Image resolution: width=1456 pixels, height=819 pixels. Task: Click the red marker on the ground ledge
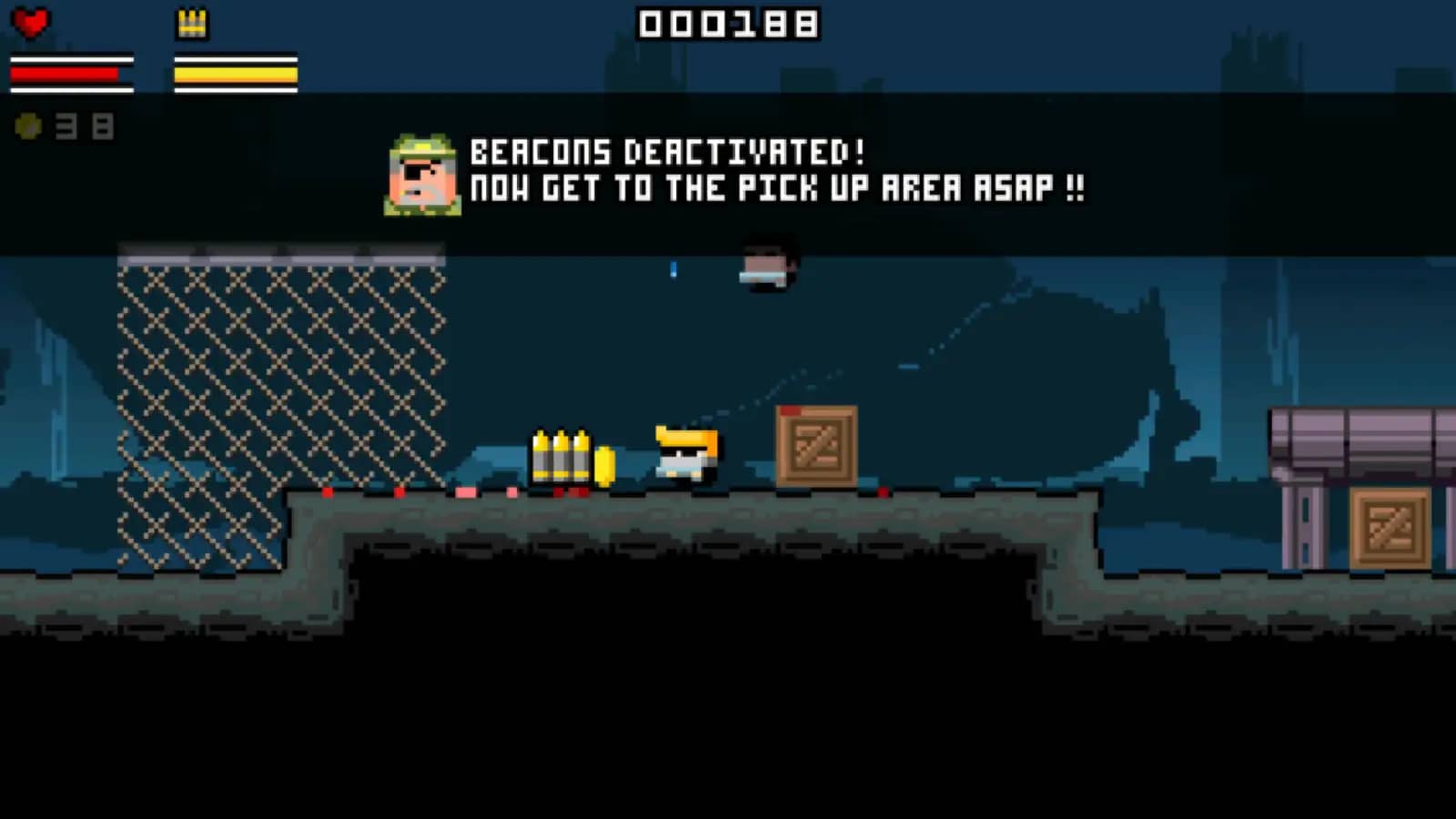click(x=328, y=490)
